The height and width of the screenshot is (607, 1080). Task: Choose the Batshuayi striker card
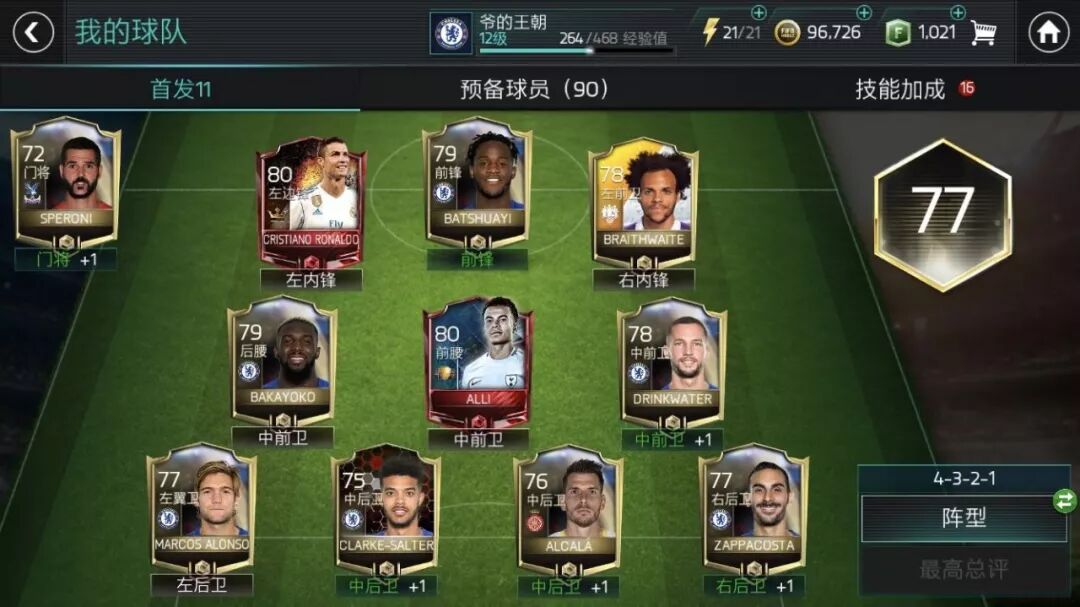(x=477, y=186)
